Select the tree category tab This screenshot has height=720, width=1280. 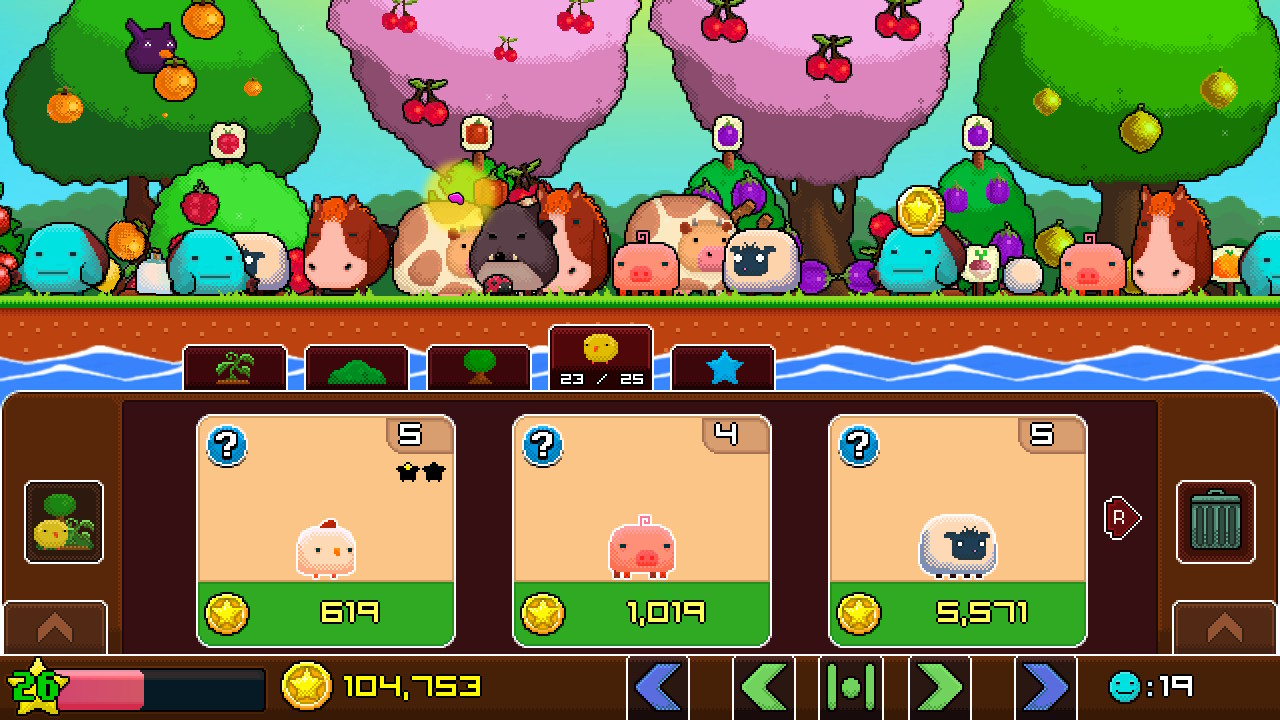click(479, 366)
